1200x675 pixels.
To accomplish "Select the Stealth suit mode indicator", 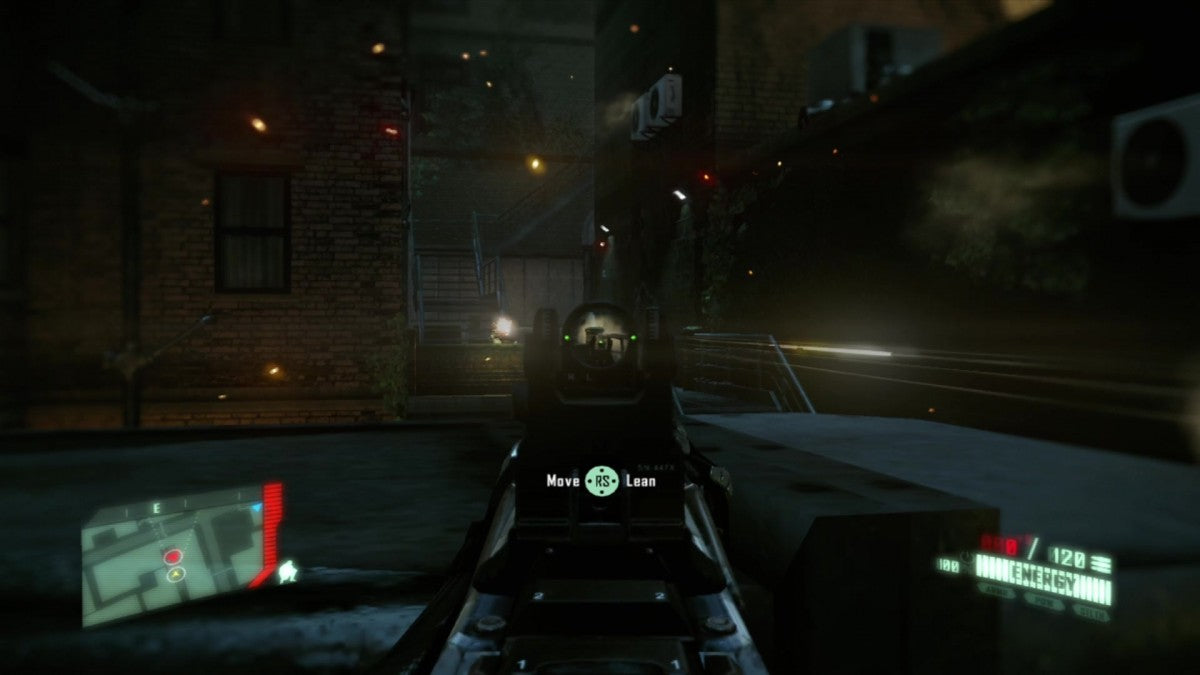I will [1090, 610].
